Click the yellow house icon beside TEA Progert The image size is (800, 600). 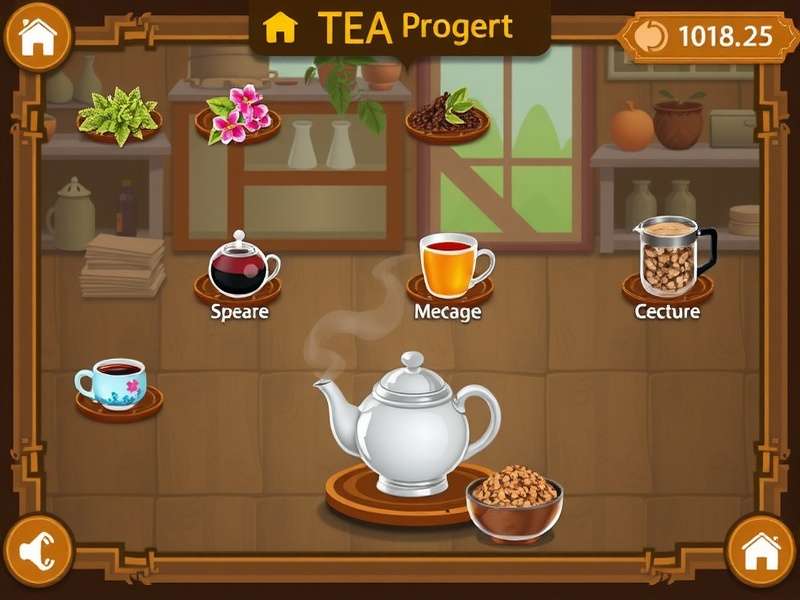tap(280, 28)
